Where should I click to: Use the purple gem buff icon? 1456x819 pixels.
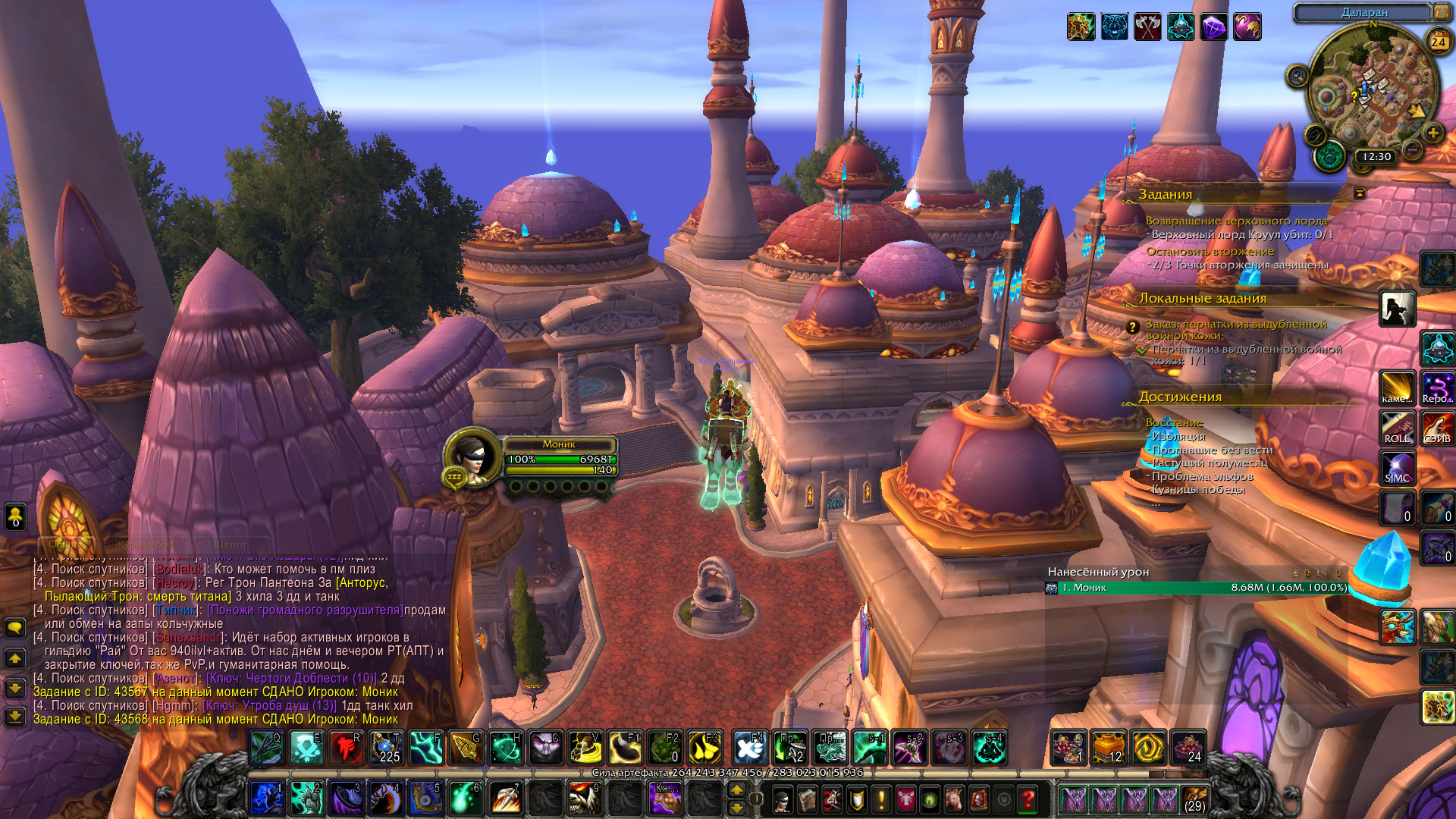pos(1213,27)
